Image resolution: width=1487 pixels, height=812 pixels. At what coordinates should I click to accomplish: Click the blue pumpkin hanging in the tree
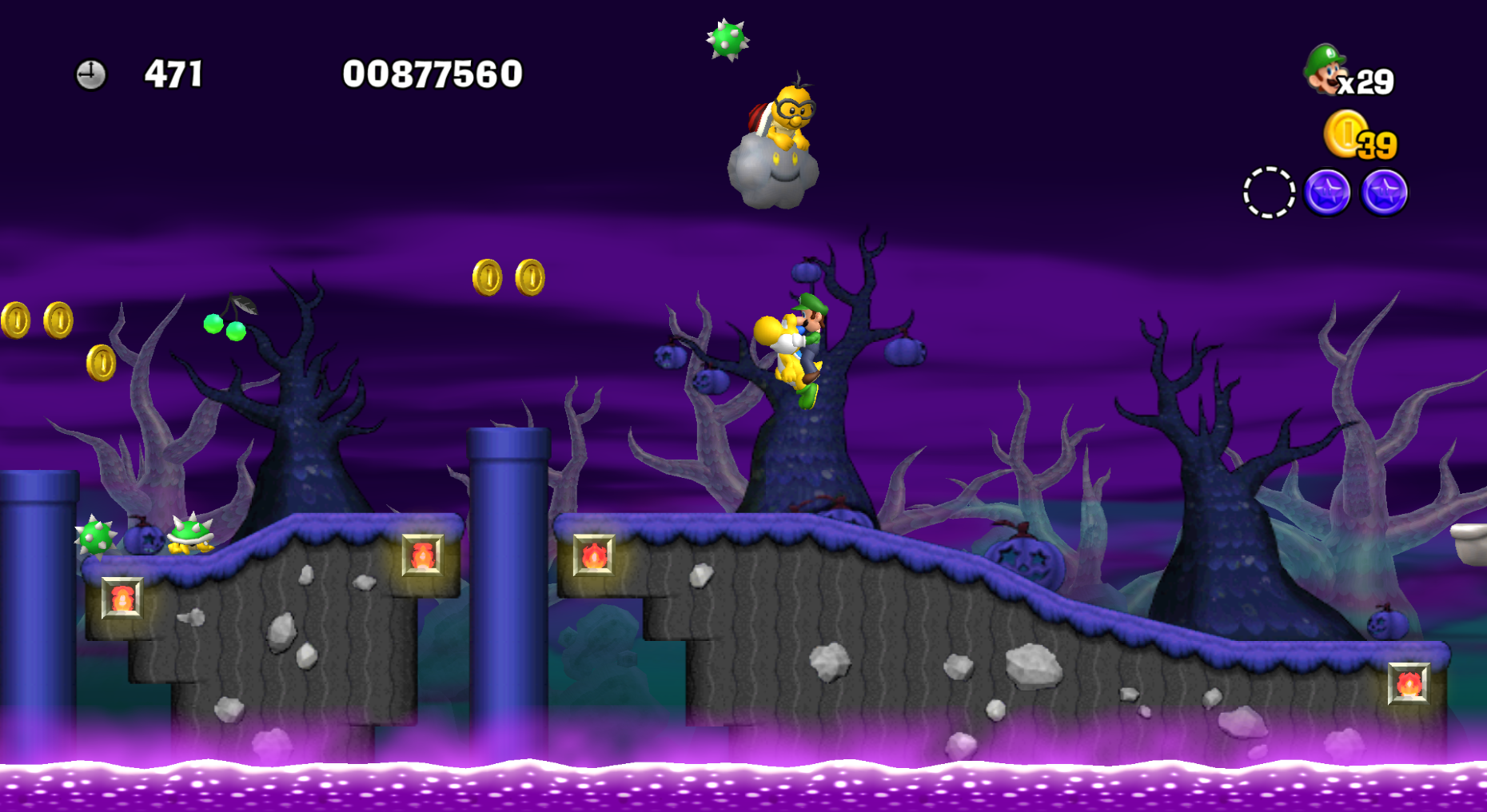(x=806, y=273)
